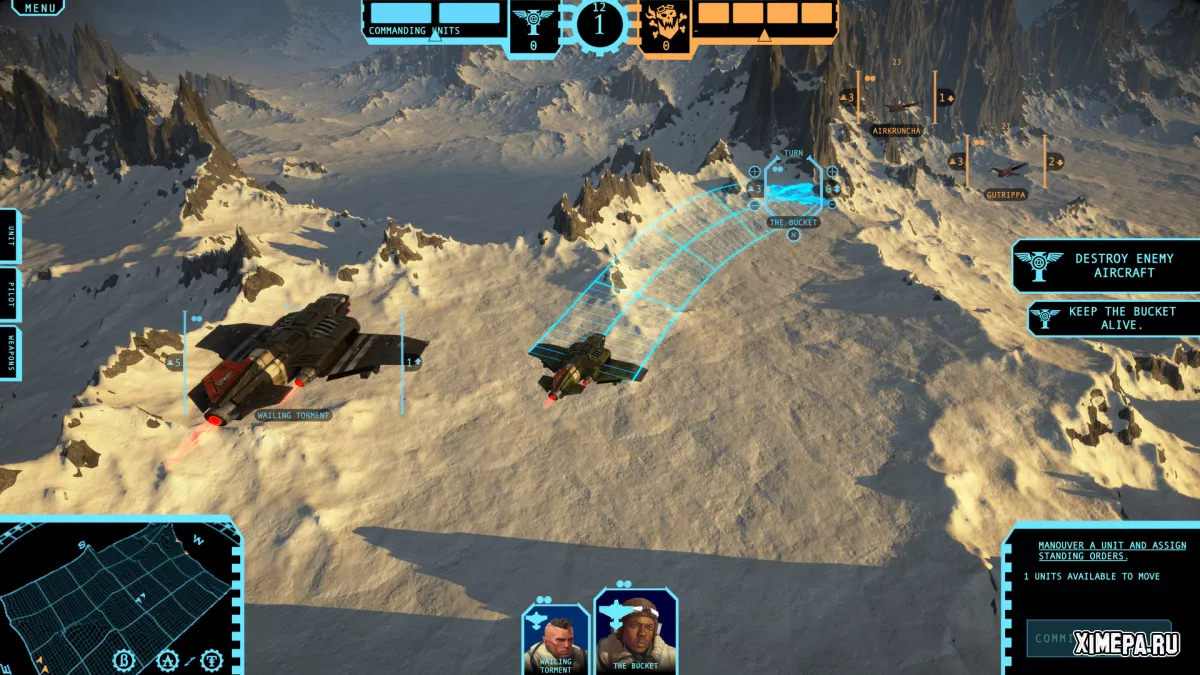The height and width of the screenshot is (675, 1200).
Task: Select the Gutrippa enemy unit marker
Action: point(1005,172)
